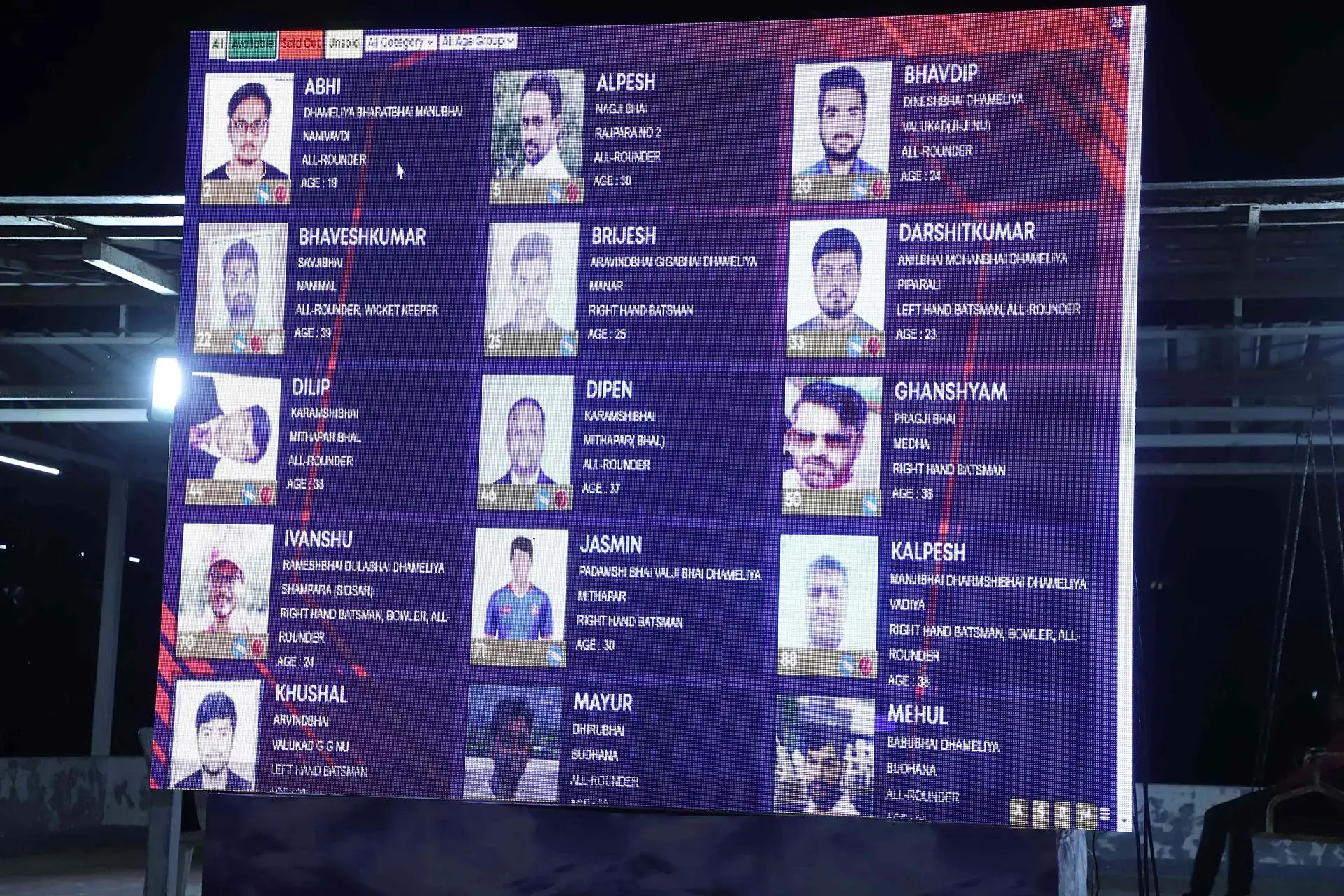Image resolution: width=1344 pixels, height=896 pixels.
Task: Open the All Category dropdown
Action: click(x=400, y=43)
